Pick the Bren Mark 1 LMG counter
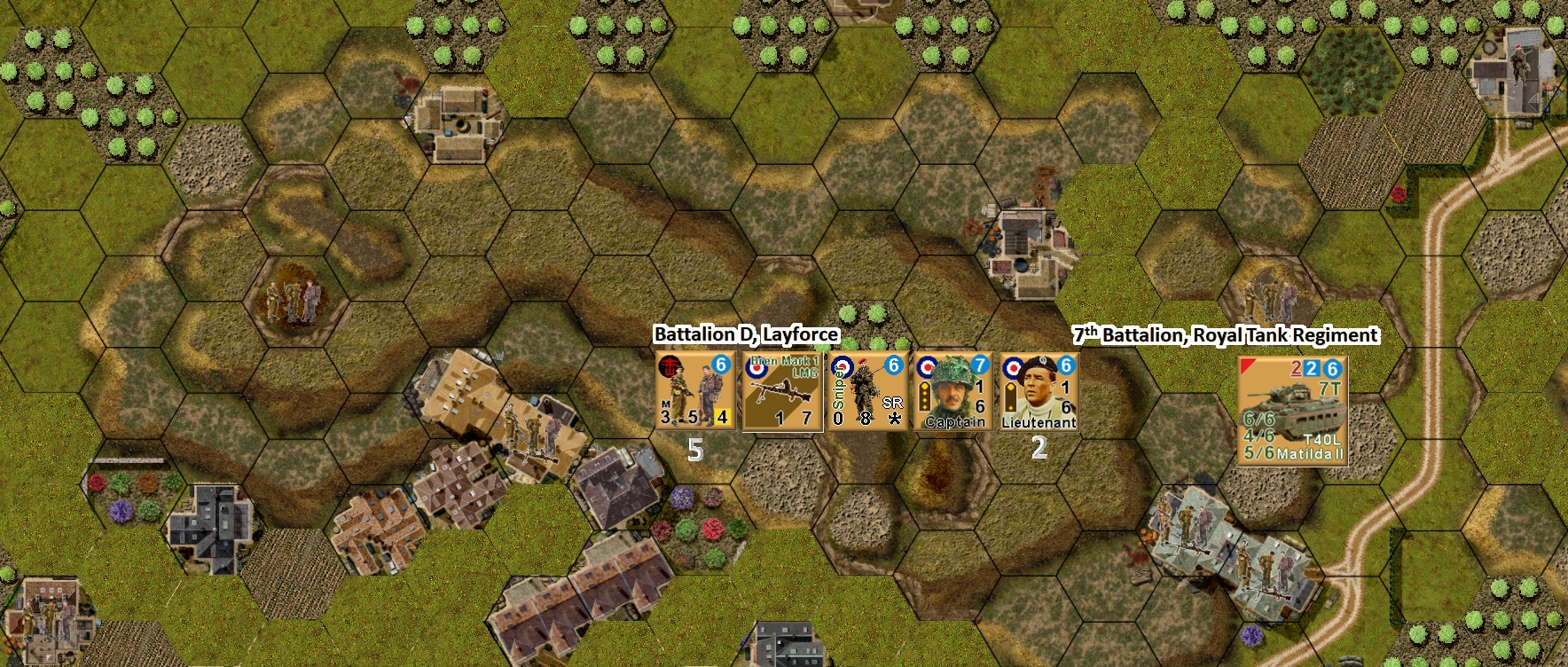This screenshot has height=667, width=1568. [781, 391]
